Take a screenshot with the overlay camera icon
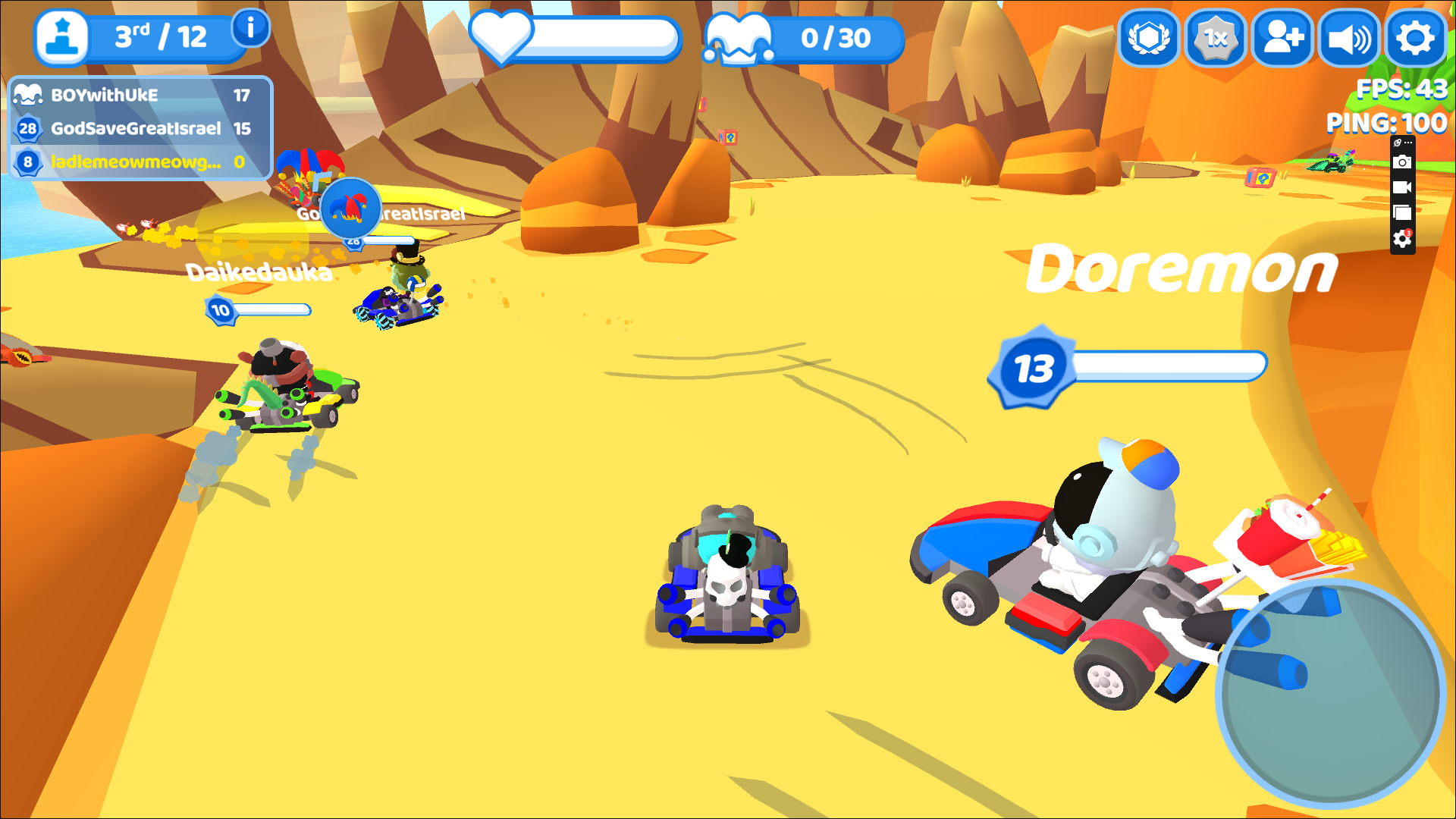Viewport: 1456px width, 819px height. tap(1402, 162)
